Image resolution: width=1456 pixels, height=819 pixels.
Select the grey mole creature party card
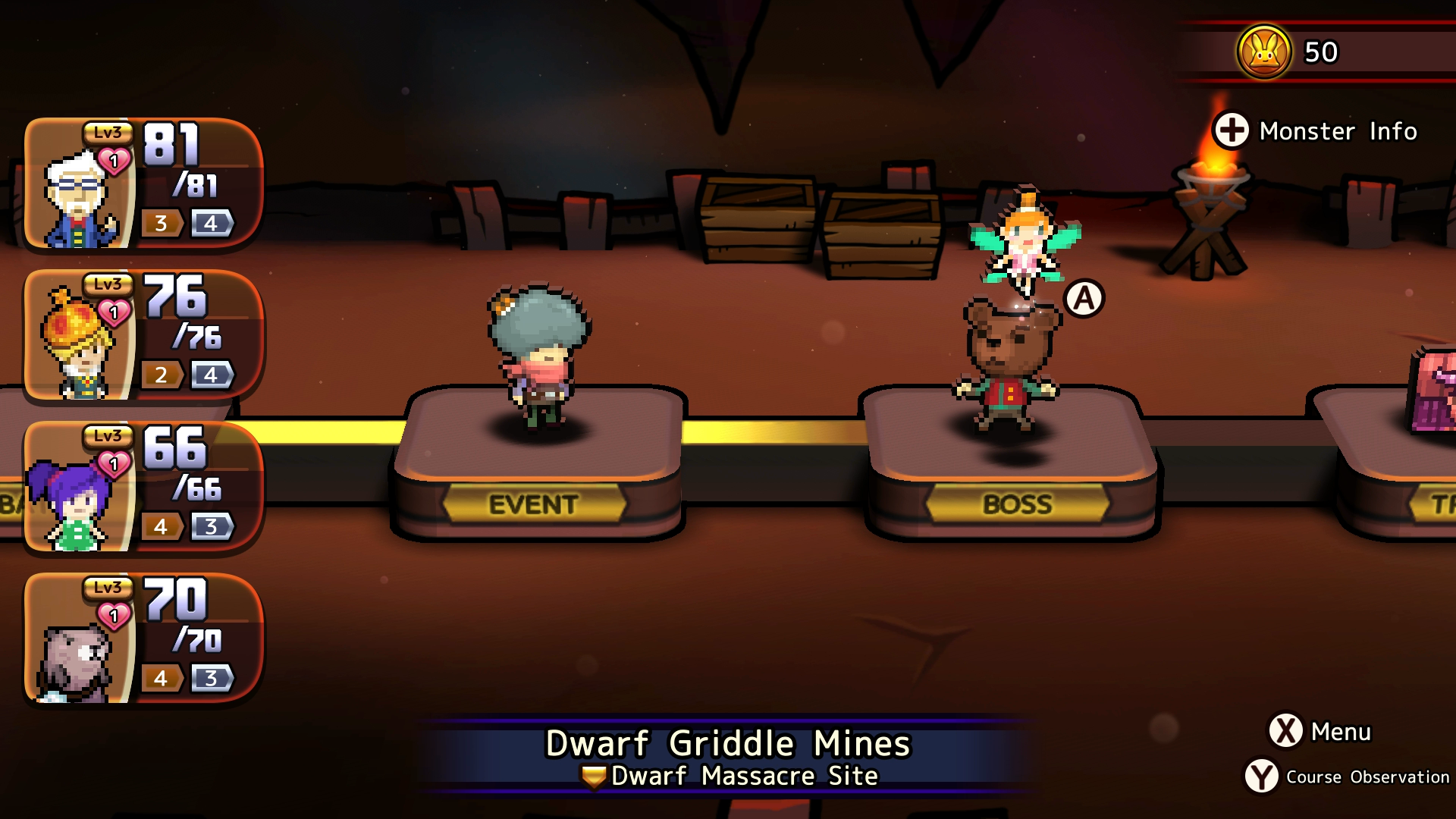(x=143, y=639)
